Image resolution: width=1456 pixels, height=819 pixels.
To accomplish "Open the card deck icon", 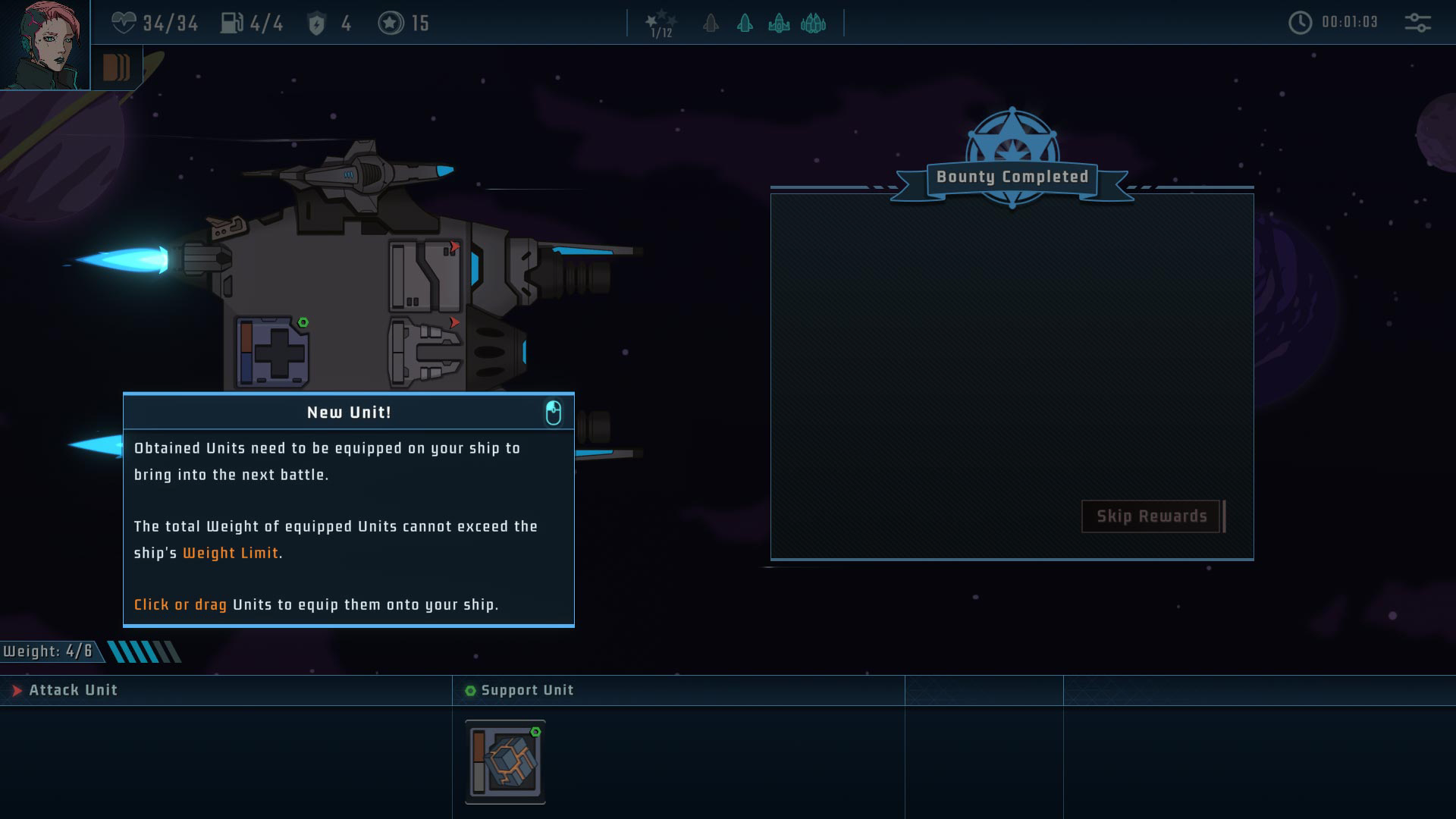I will tap(116, 67).
